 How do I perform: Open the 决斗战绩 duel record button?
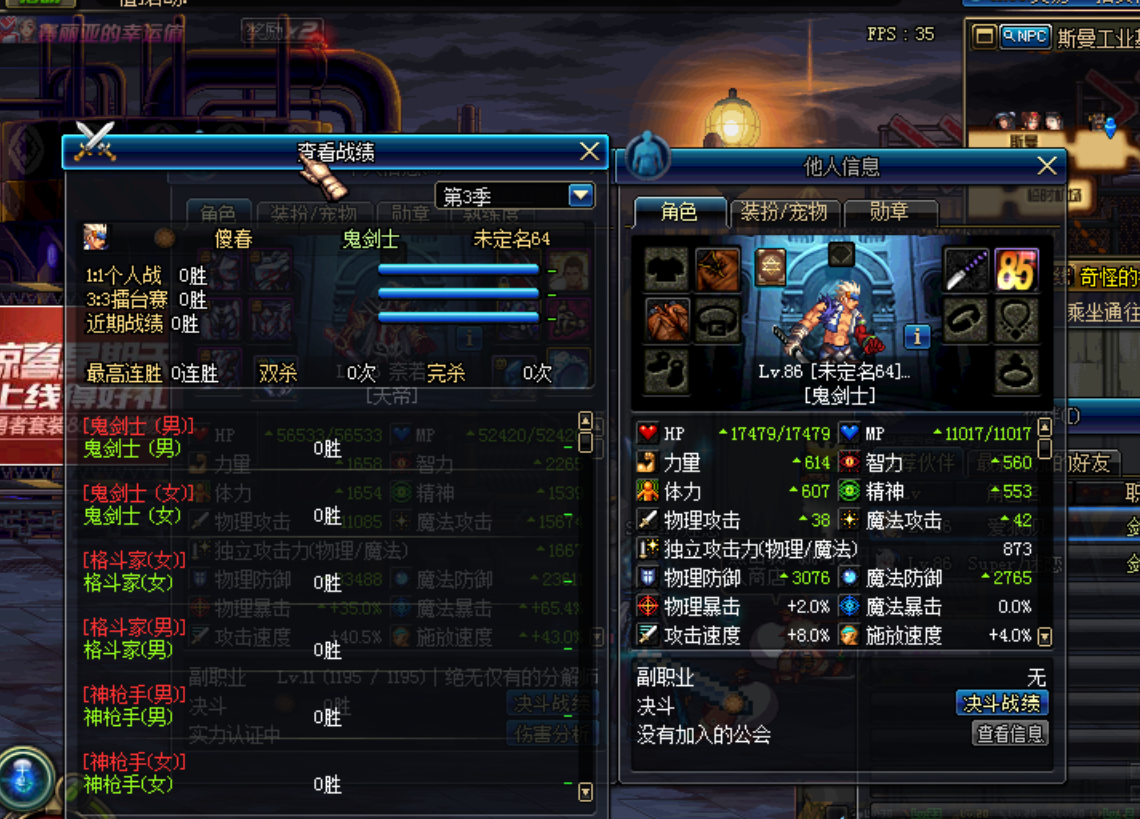tap(1001, 703)
